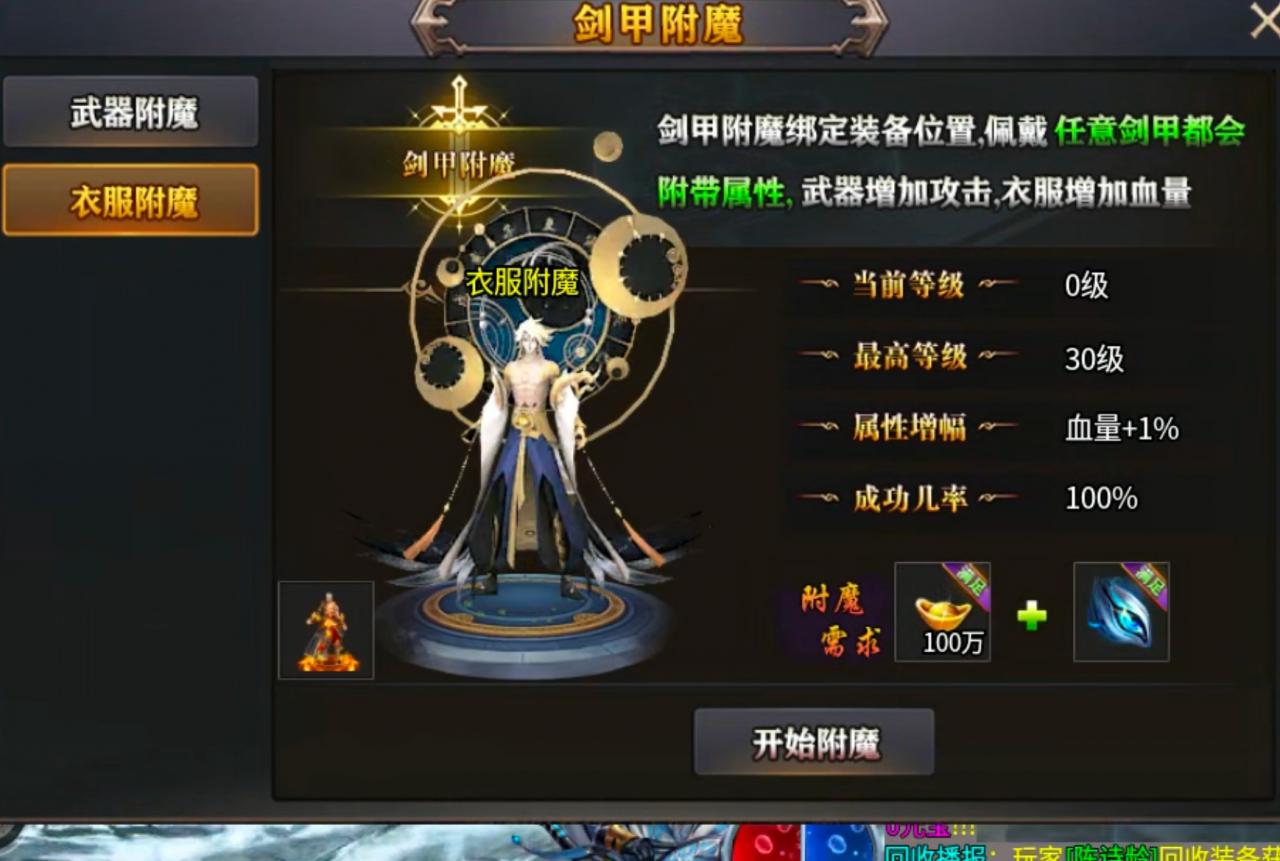1280x861 pixels.
Task: Click the gold ingot cost icon showing 100万
Action: (943, 612)
